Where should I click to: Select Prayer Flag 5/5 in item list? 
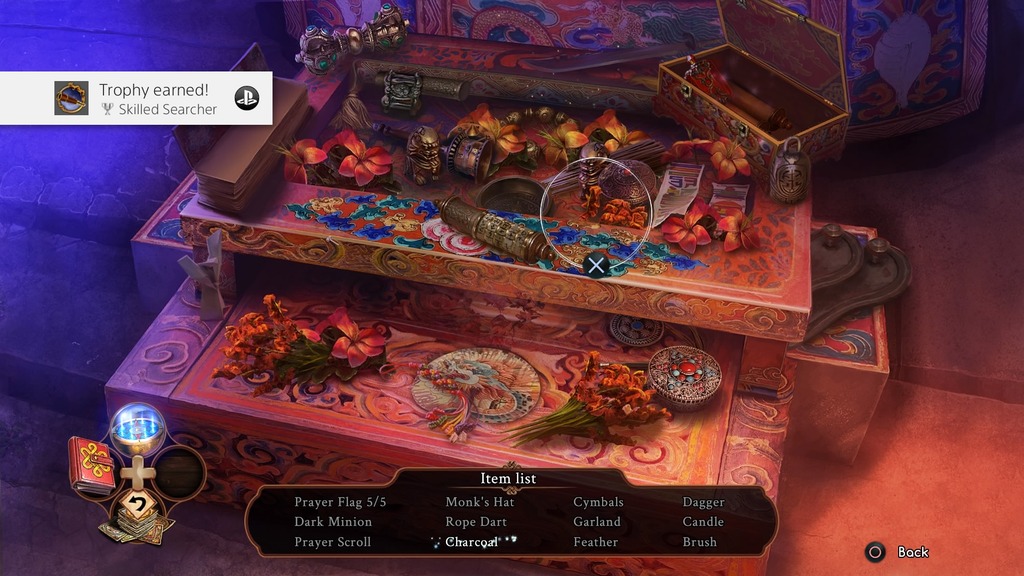[x=340, y=502]
